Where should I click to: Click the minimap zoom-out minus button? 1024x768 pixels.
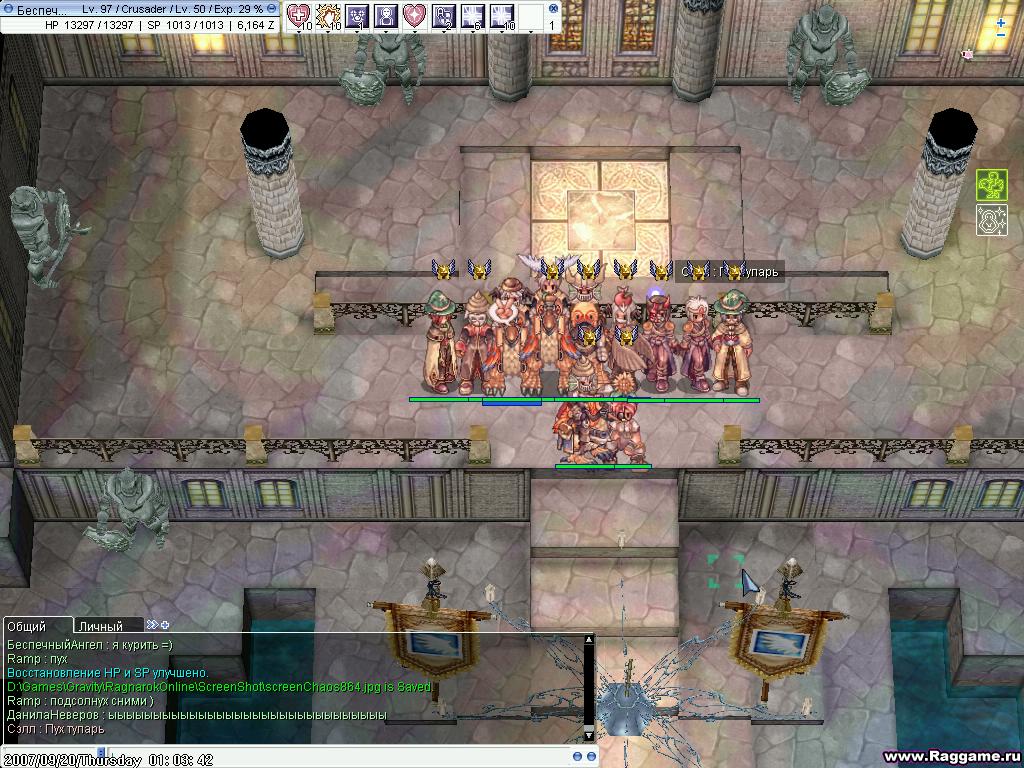(1001, 35)
